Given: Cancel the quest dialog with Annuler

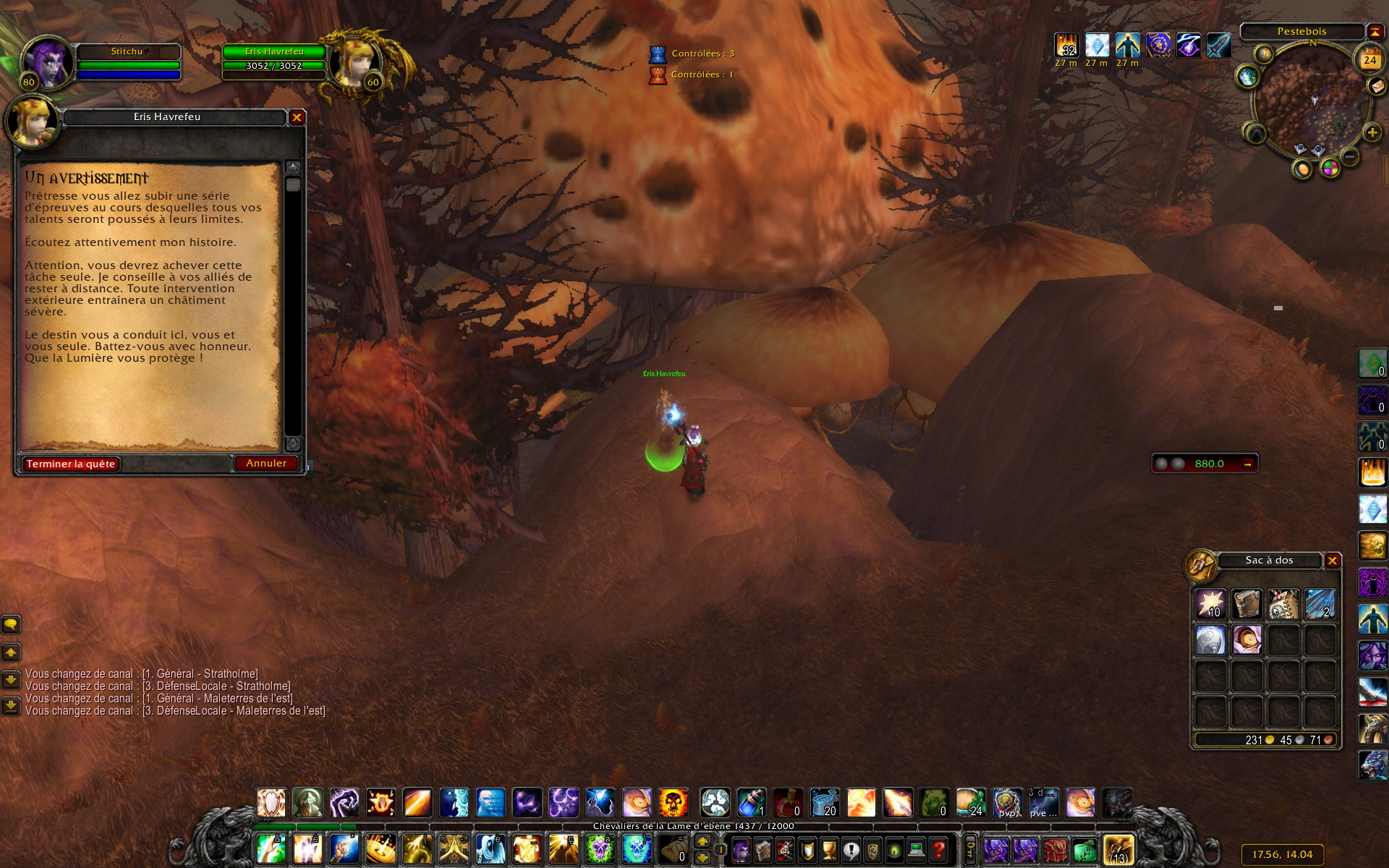Looking at the screenshot, I should [x=266, y=464].
